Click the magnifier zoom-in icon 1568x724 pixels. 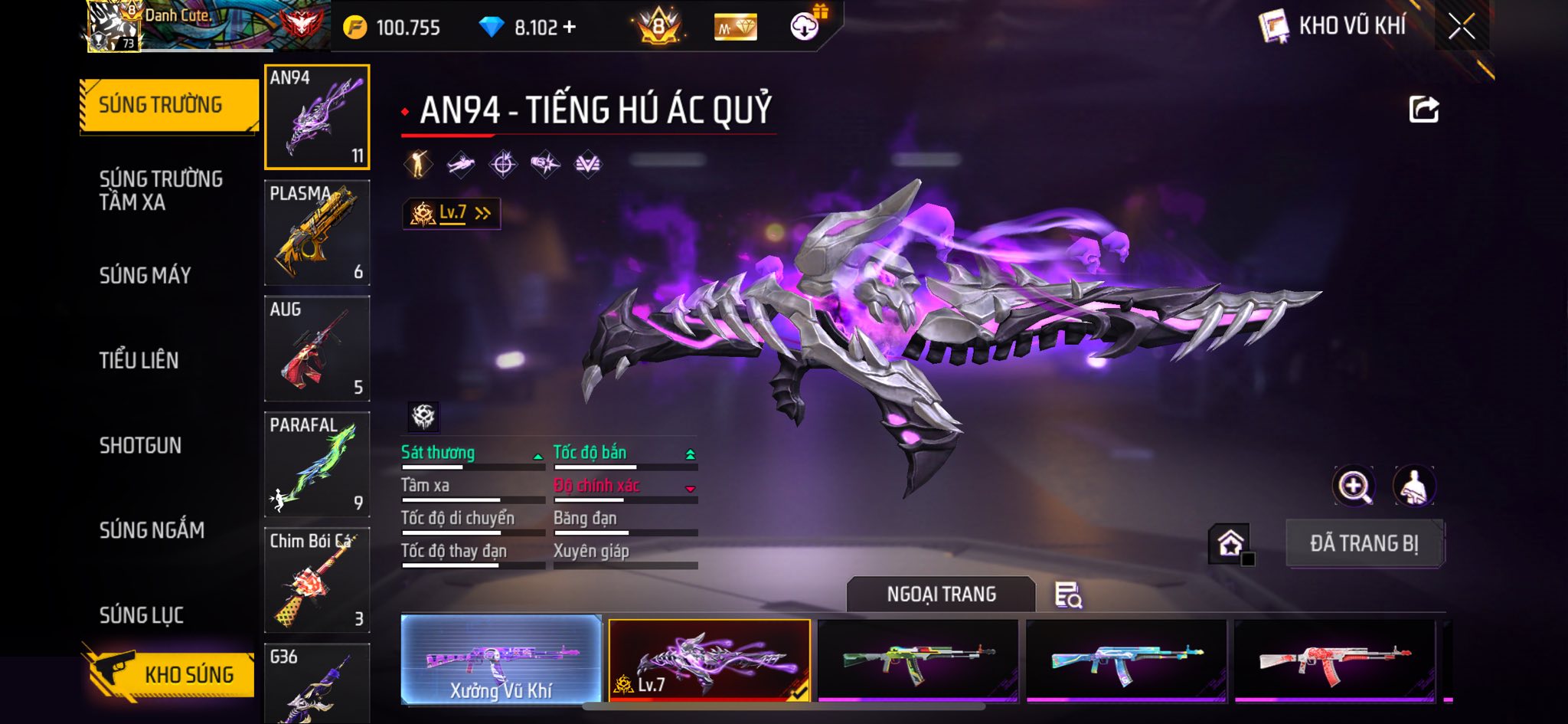click(1354, 486)
